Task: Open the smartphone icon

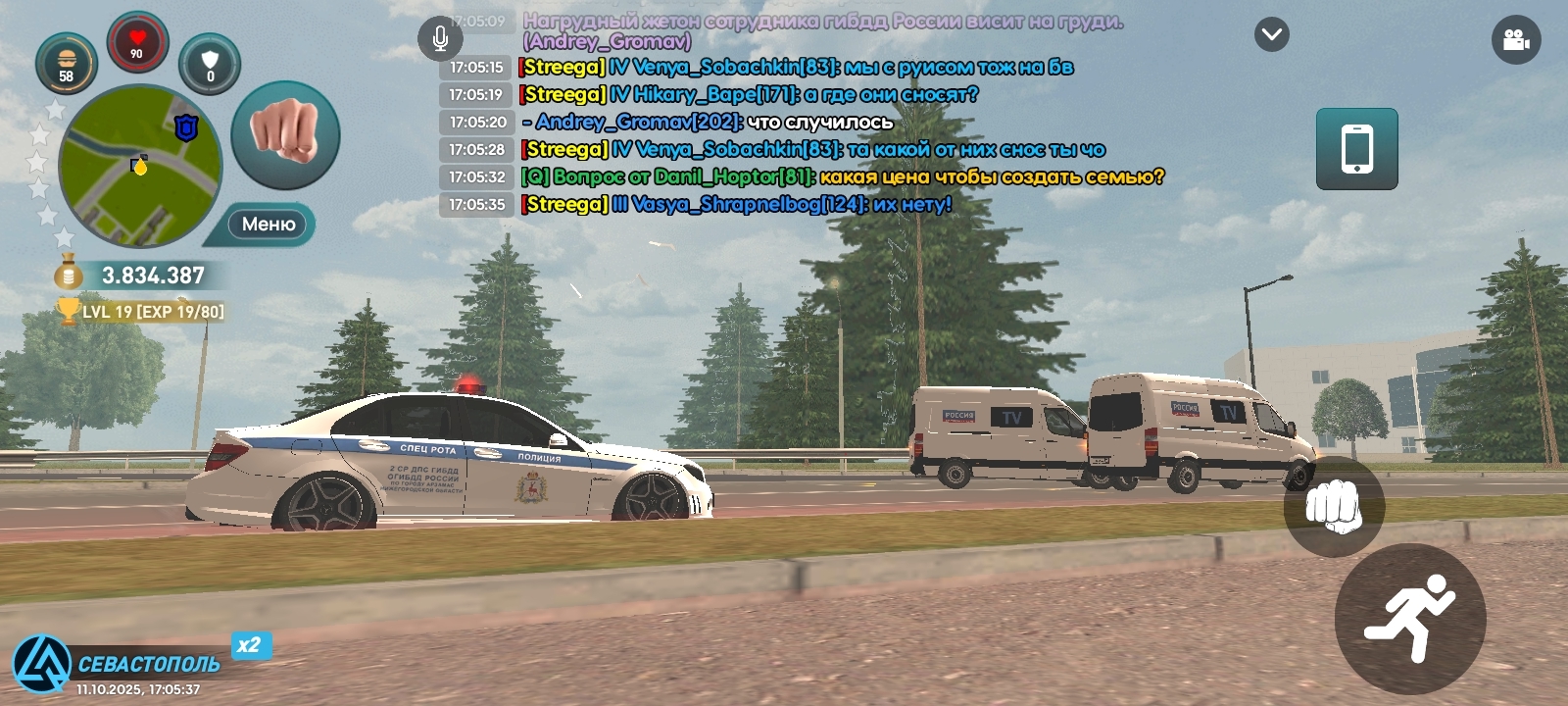Action: (x=1356, y=149)
